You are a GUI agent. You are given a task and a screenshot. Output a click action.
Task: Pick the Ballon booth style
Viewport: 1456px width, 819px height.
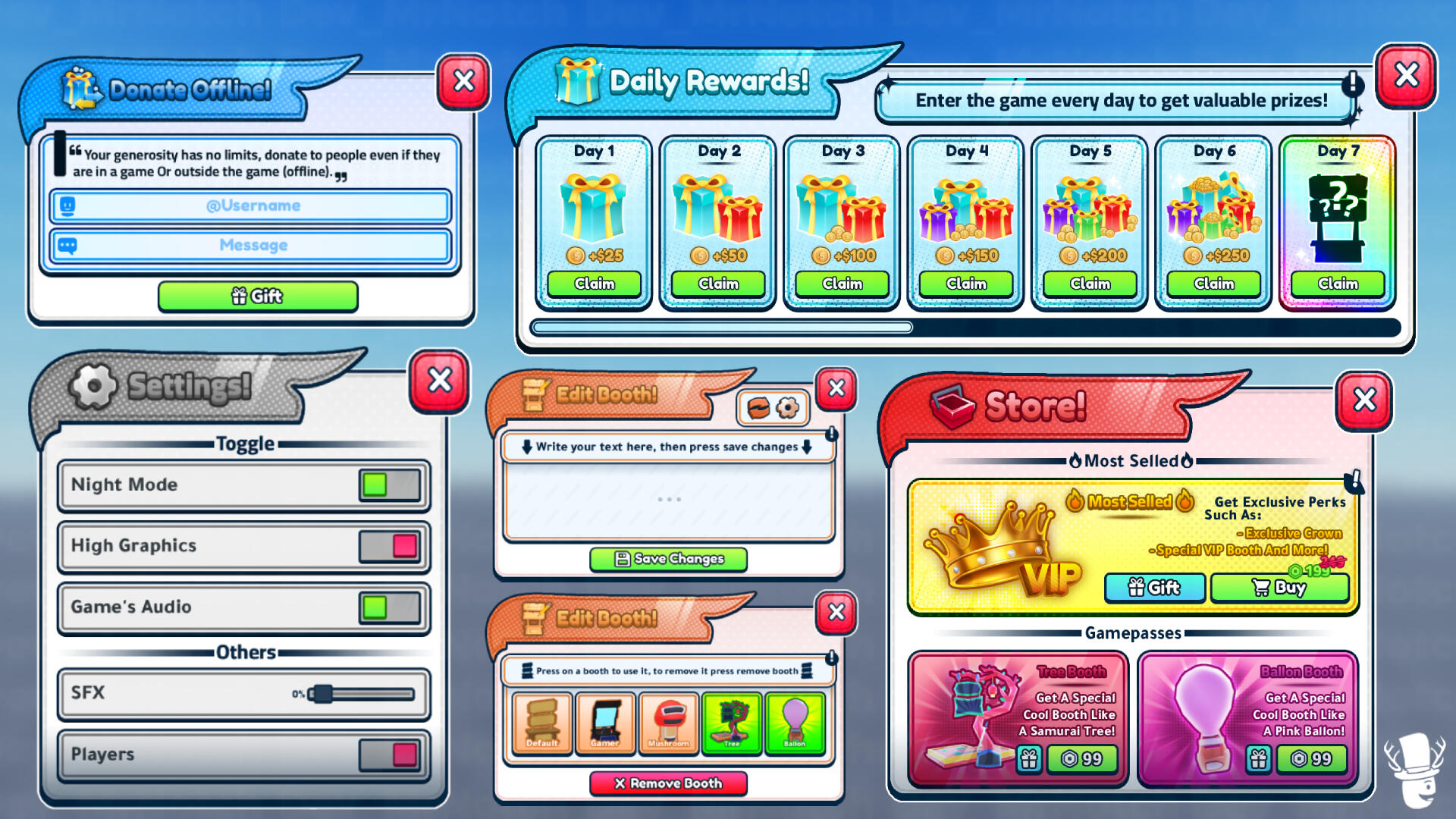click(795, 723)
